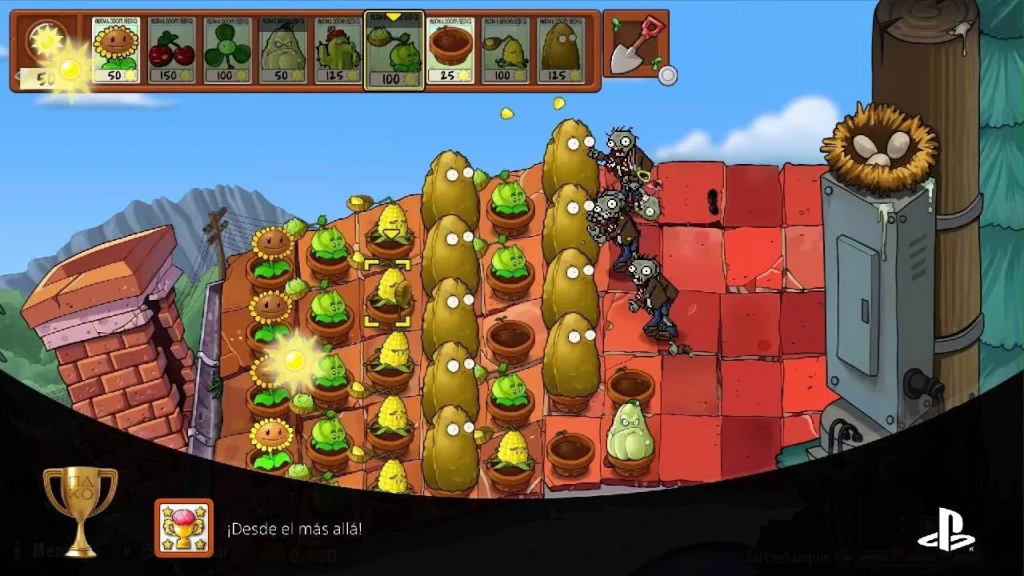Select the Sunflower seed packet

pos(116,50)
